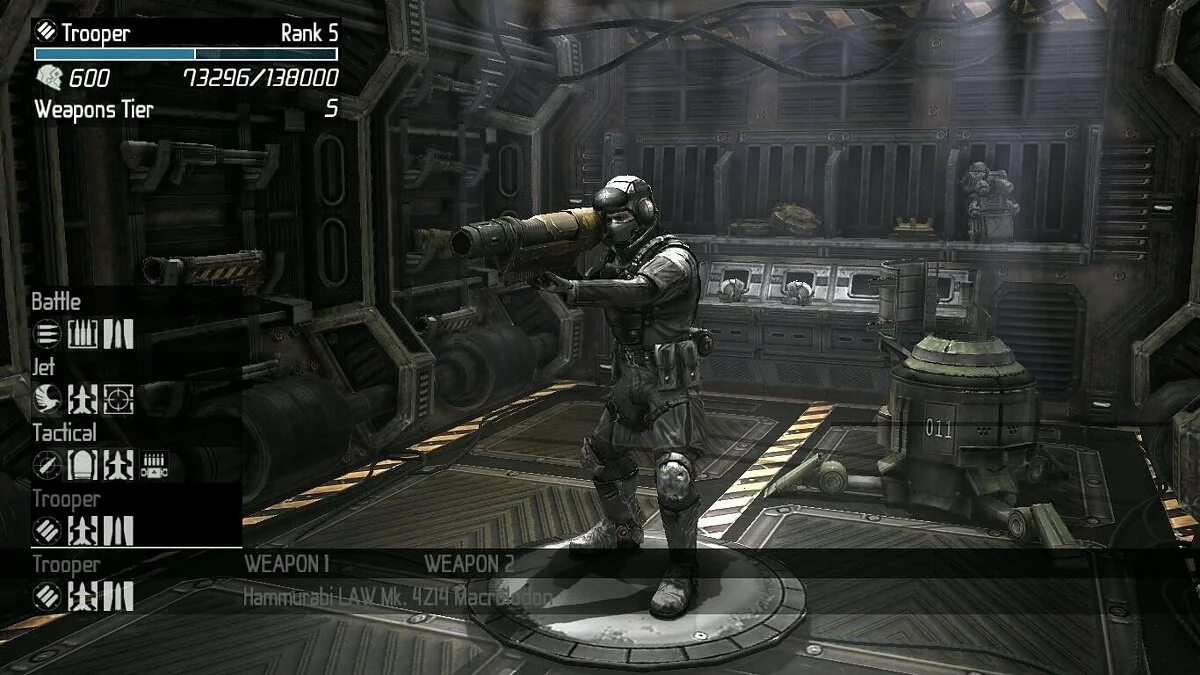1200x675 pixels.
Task: Switch to the Tactical class
Action: click(64, 433)
